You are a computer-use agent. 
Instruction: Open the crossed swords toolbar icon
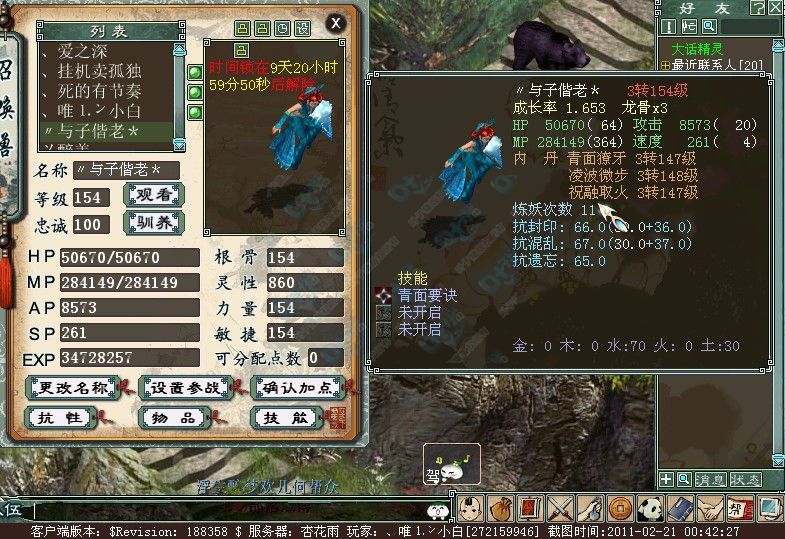[x=560, y=508]
